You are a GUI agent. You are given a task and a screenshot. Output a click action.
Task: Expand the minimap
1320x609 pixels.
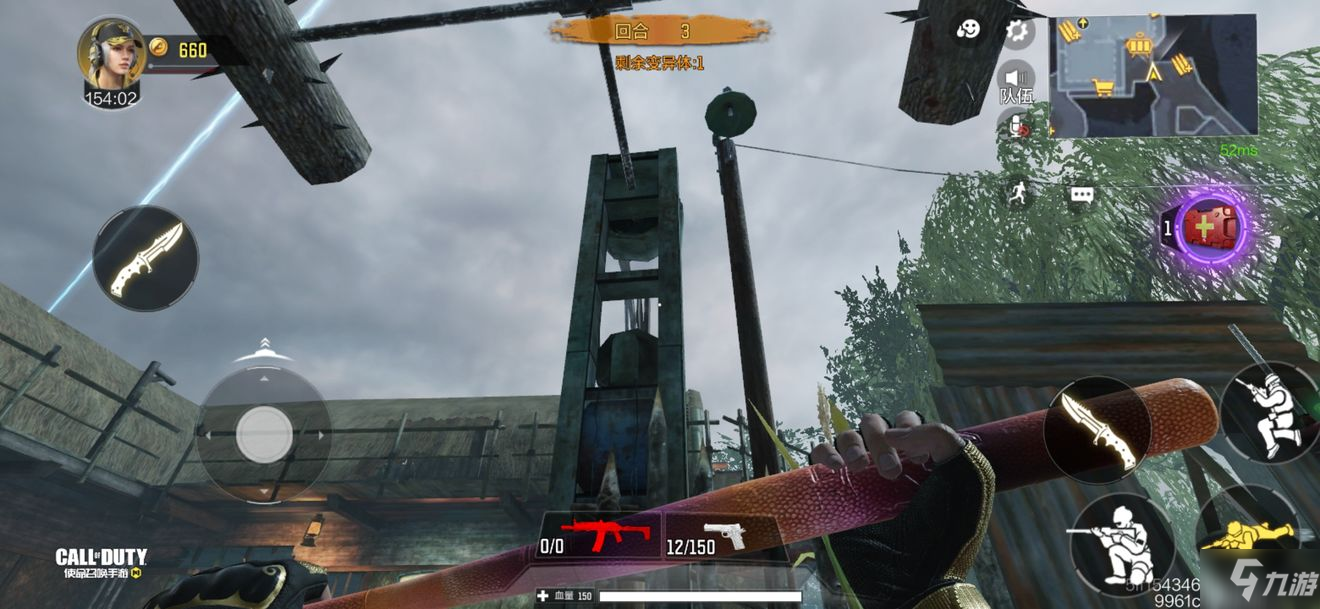1152,76
